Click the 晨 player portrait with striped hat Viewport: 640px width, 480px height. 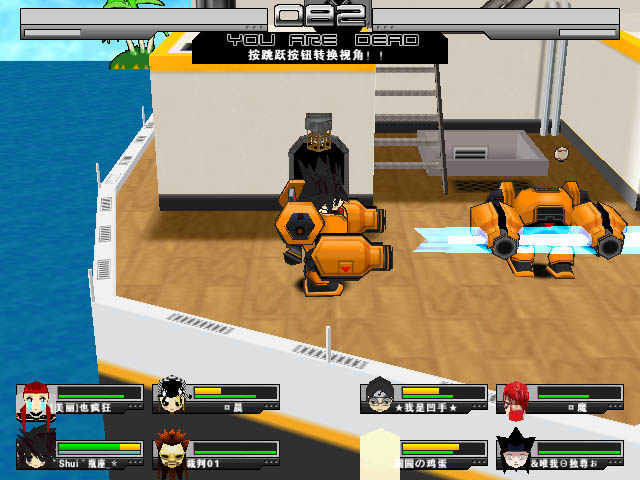pos(172,398)
